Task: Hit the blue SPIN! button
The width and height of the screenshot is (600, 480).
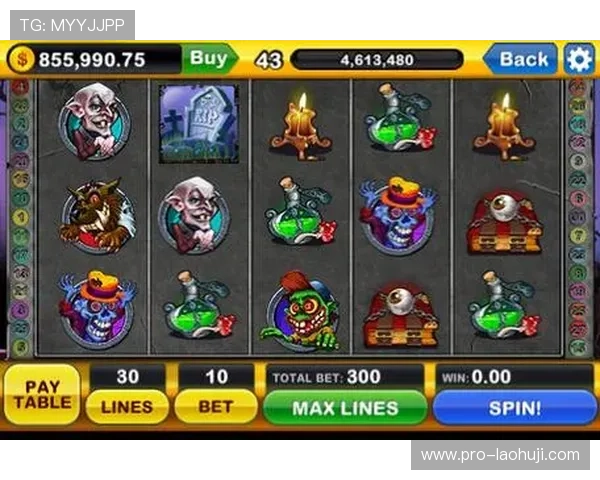Action: [514, 407]
